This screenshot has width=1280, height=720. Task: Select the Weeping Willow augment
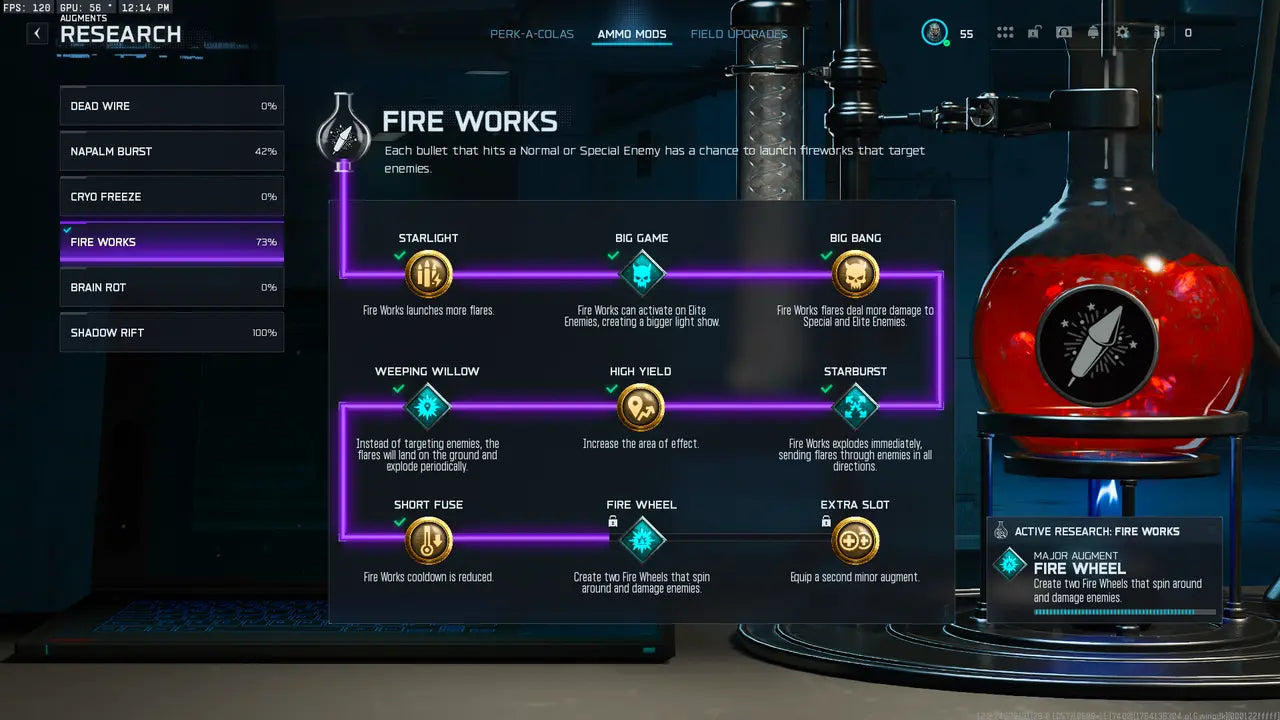tap(428, 407)
